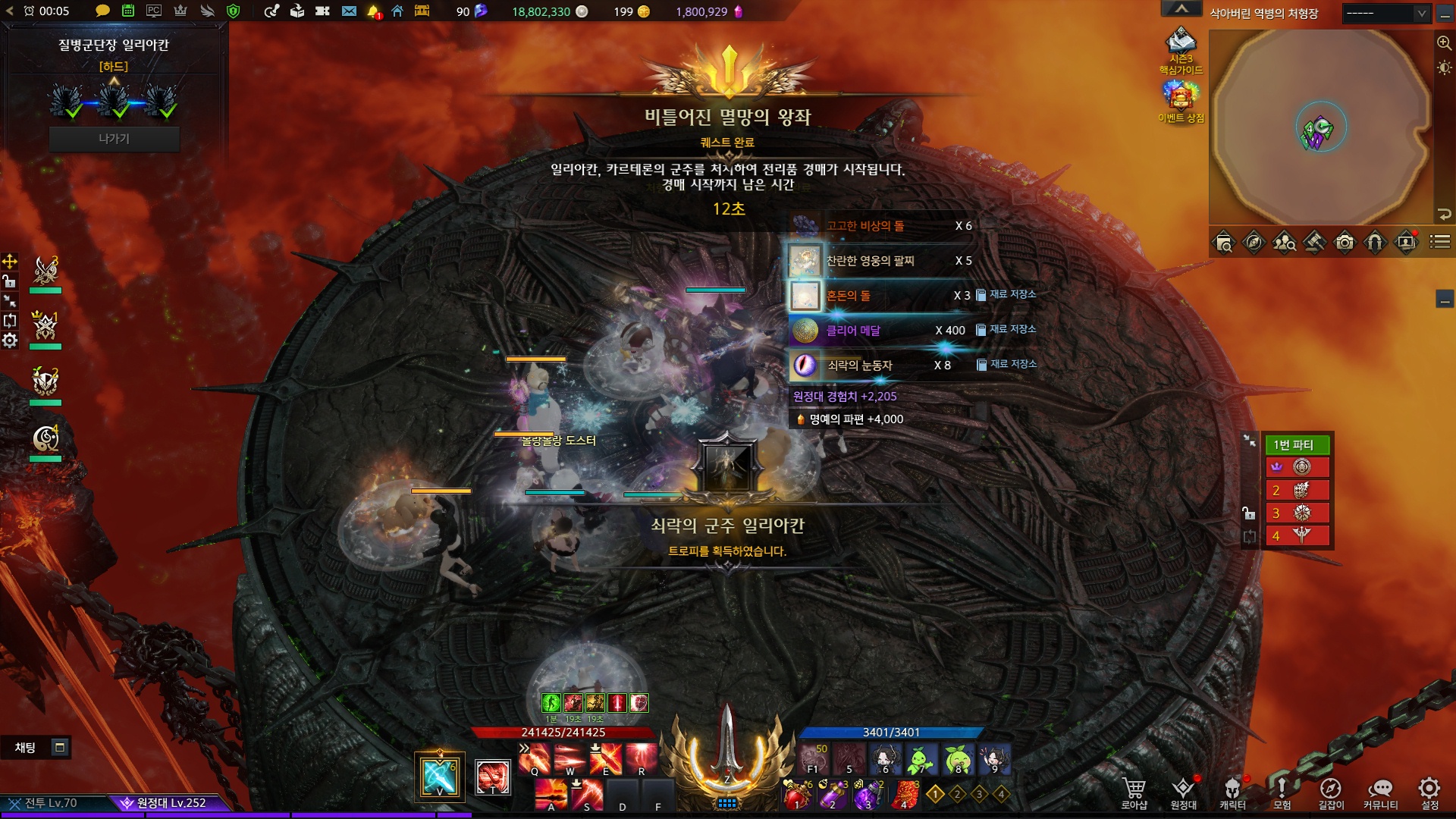
Task: Click the minimap zoom magnifier button
Action: (1444, 43)
